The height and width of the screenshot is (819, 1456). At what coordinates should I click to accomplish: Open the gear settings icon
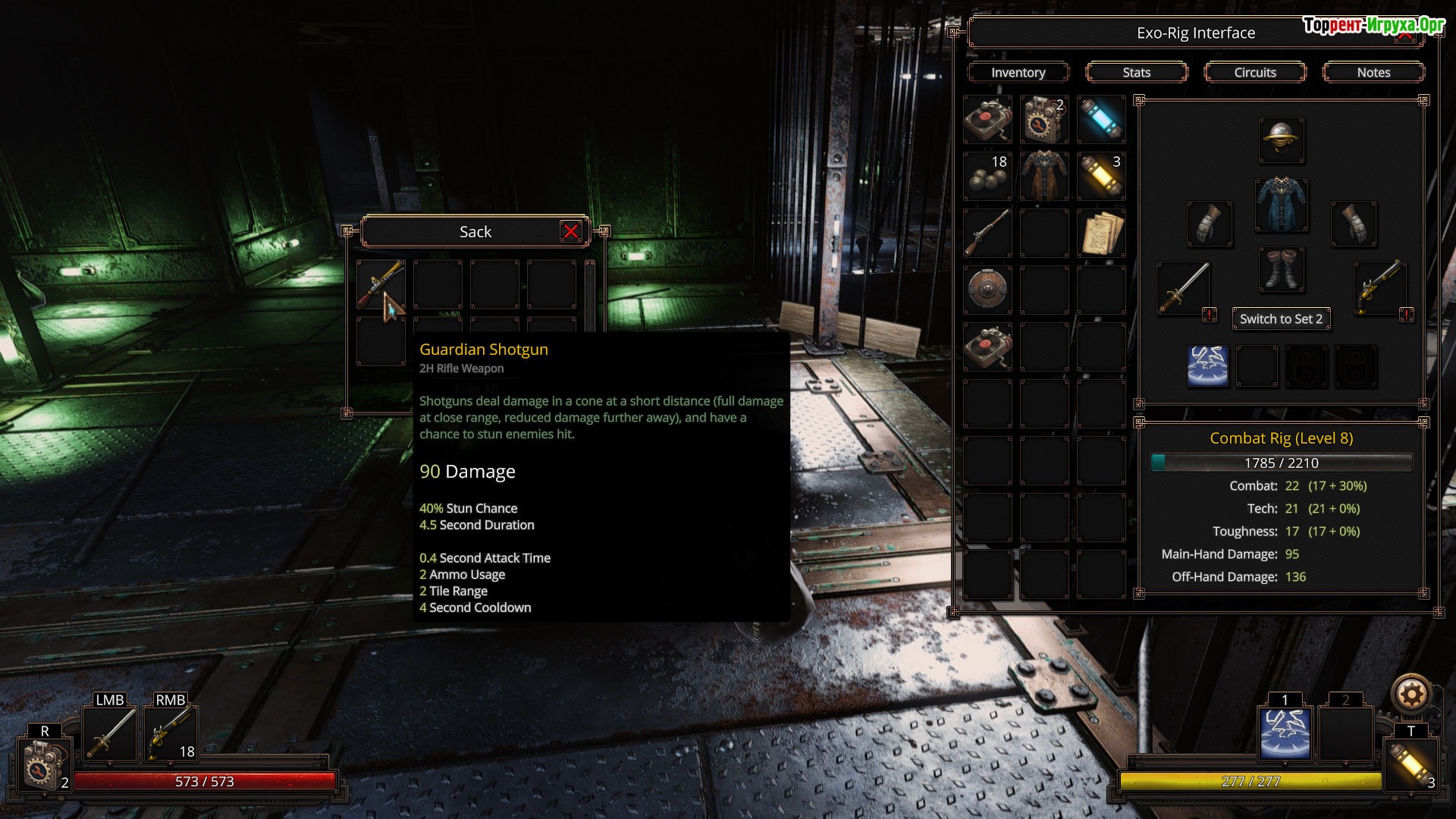(1411, 693)
